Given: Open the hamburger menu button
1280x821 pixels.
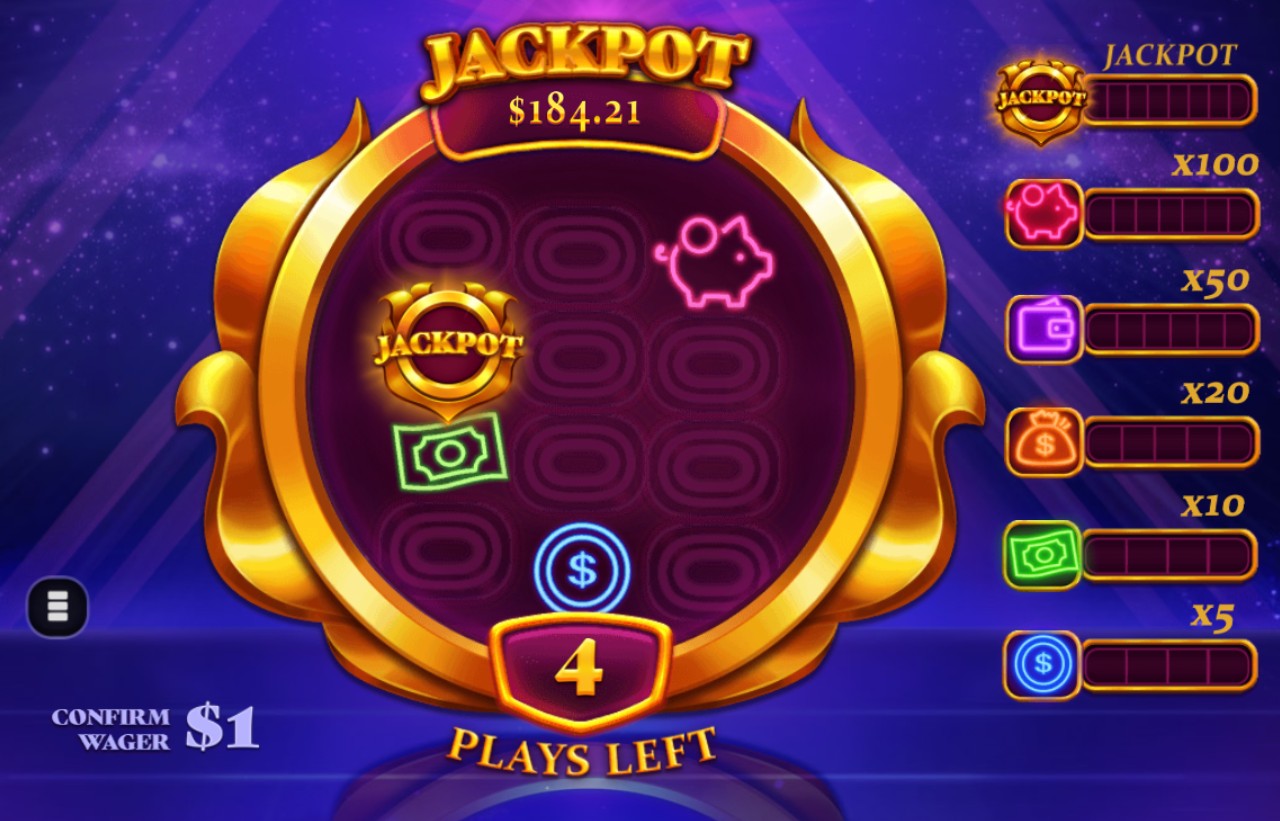Looking at the screenshot, I should point(57,607).
